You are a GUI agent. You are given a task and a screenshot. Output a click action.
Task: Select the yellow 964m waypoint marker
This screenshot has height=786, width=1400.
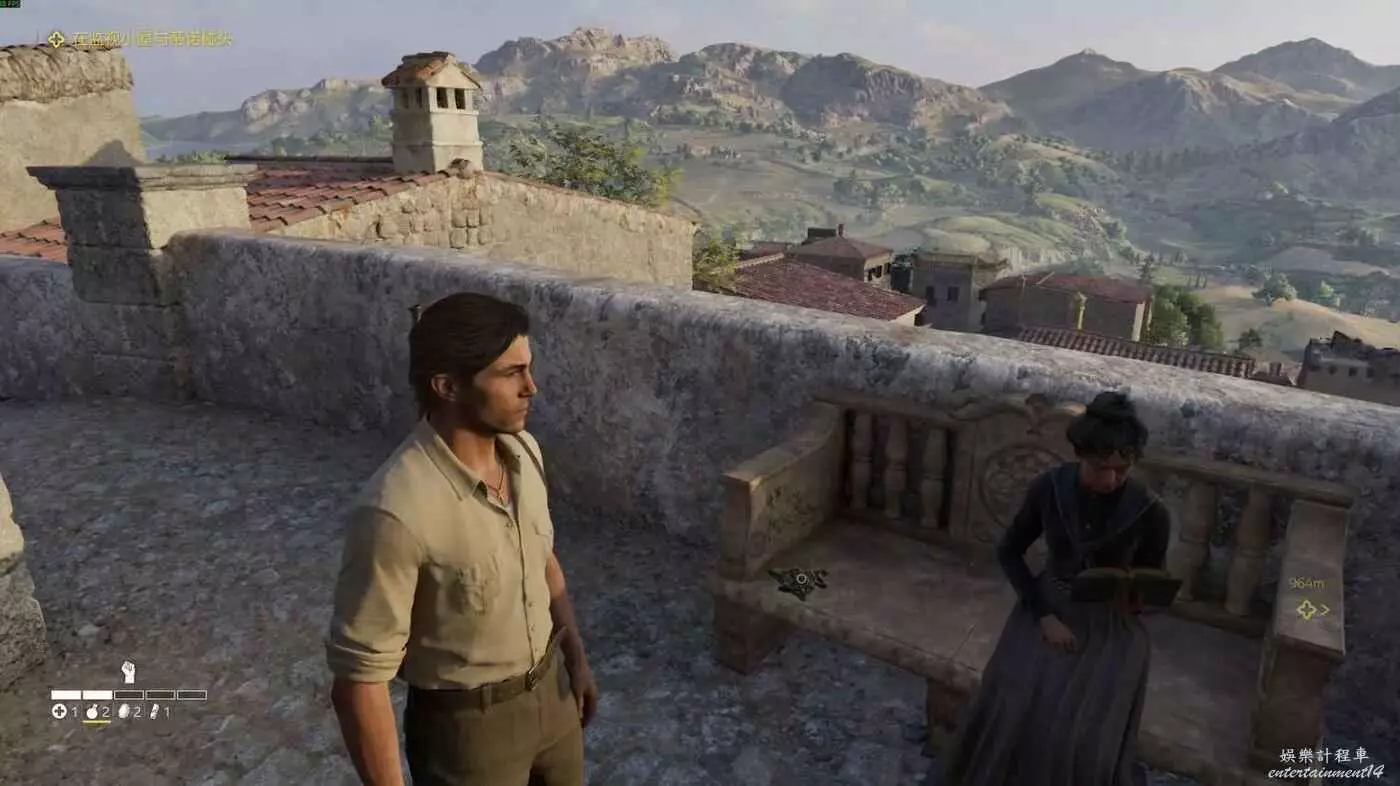[1306, 609]
